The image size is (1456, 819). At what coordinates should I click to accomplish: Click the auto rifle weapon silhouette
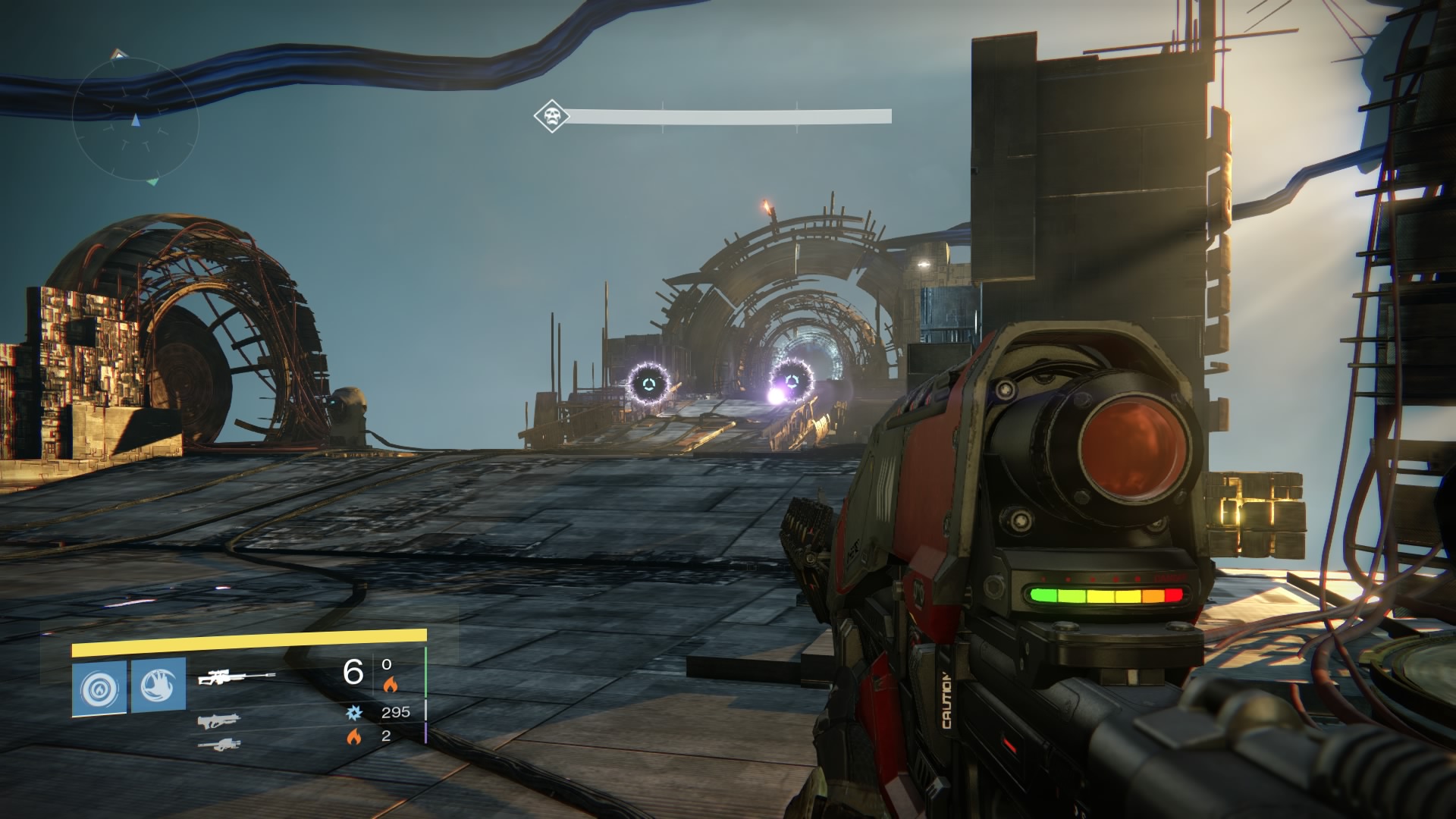pyautogui.click(x=218, y=722)
